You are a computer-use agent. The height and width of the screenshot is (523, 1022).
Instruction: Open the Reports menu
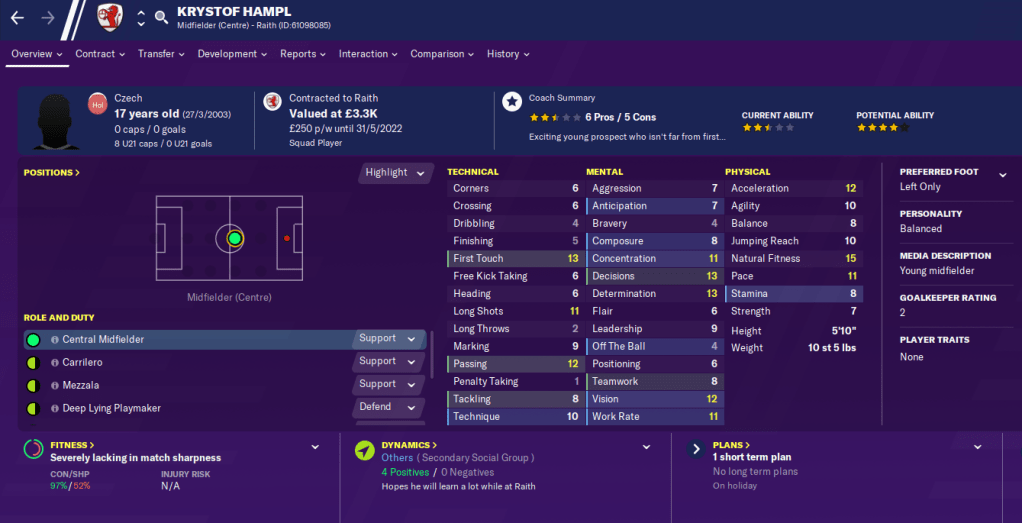click(x=303, y=54)
